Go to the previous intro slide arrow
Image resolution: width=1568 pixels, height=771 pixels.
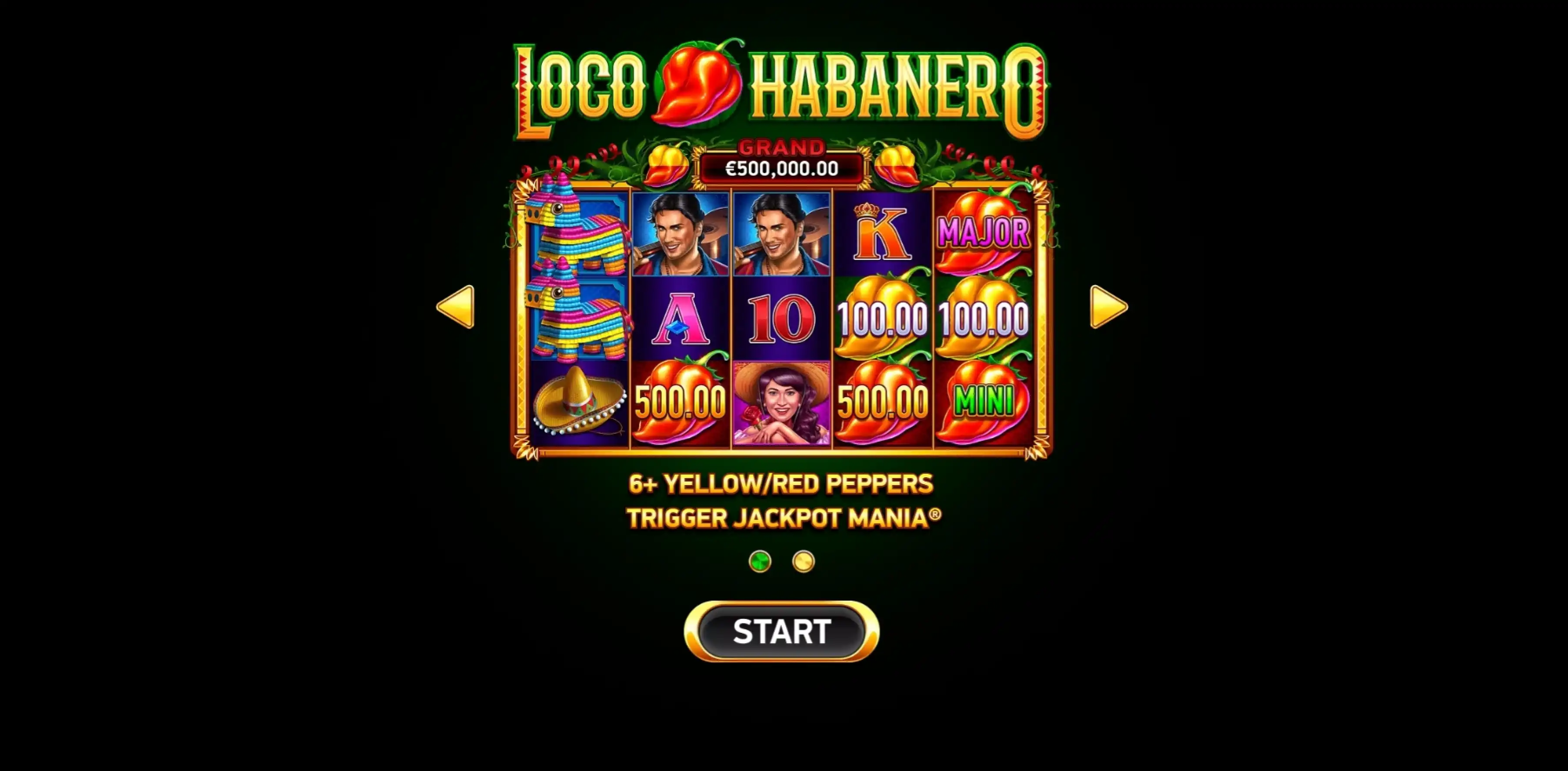pos(456,307)
